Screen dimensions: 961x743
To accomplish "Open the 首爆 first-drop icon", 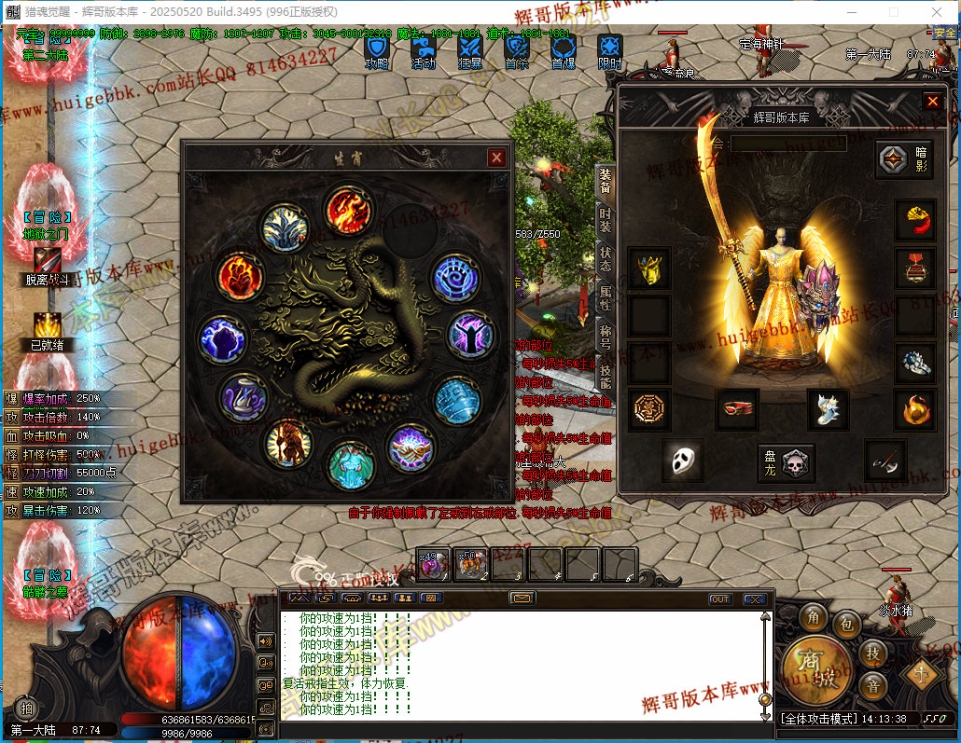I will click(563, 49).
